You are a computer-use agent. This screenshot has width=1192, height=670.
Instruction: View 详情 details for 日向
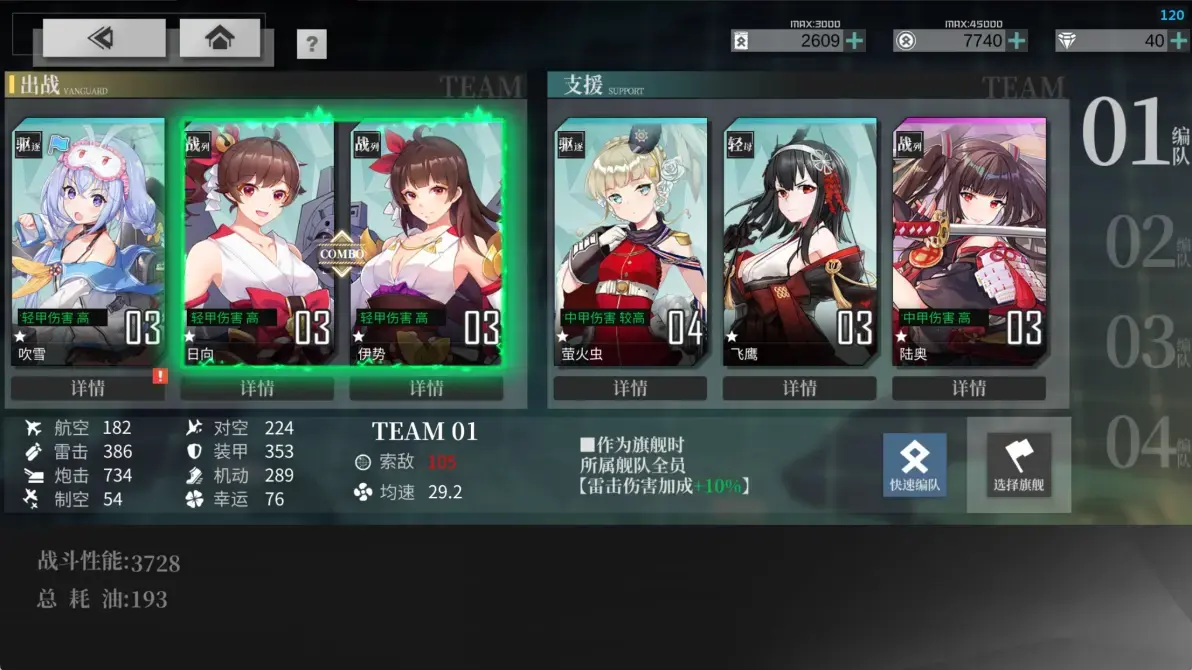(257, 388)
